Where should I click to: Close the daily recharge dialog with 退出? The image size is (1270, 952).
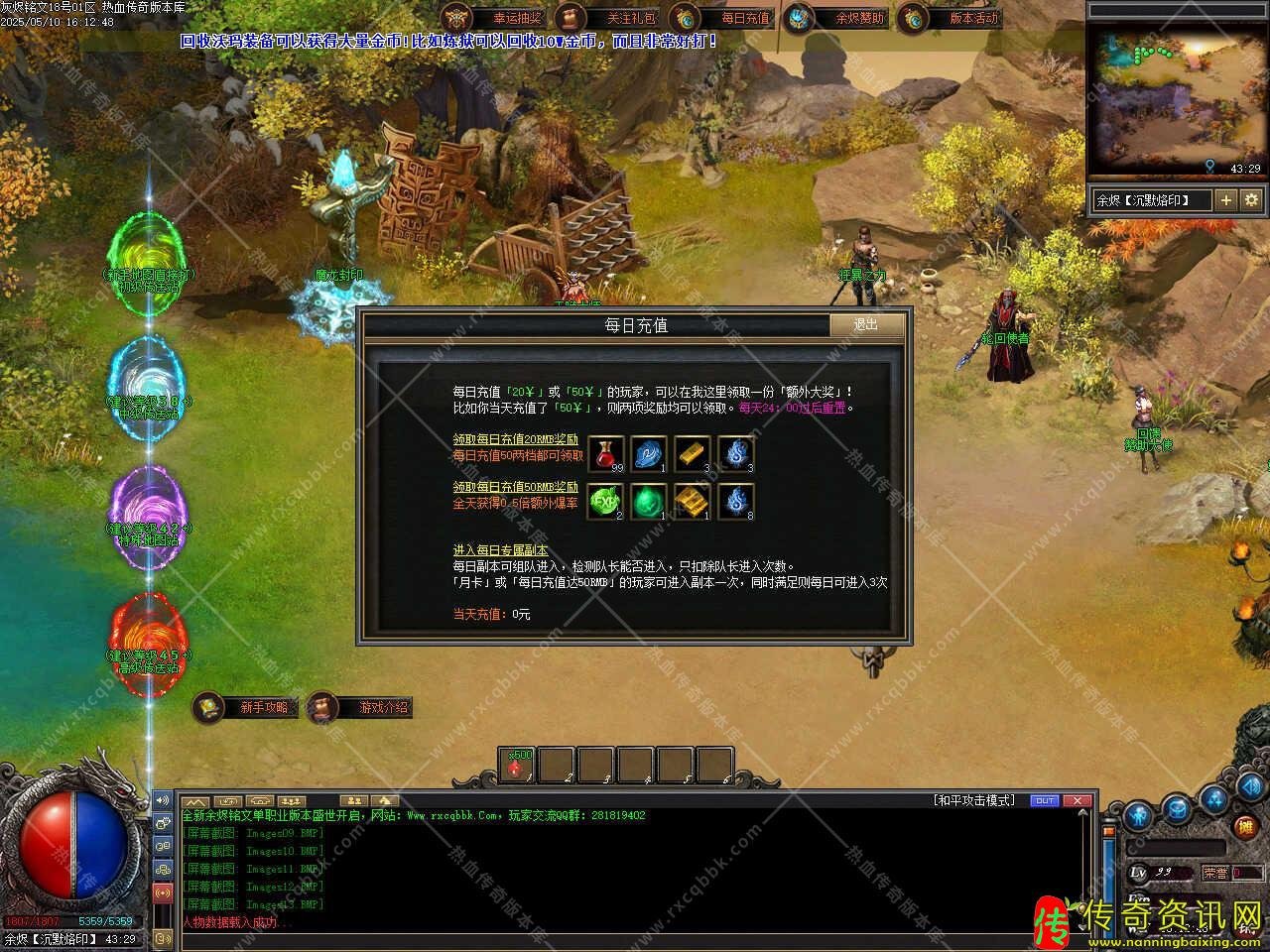click(x=866, y=325)
